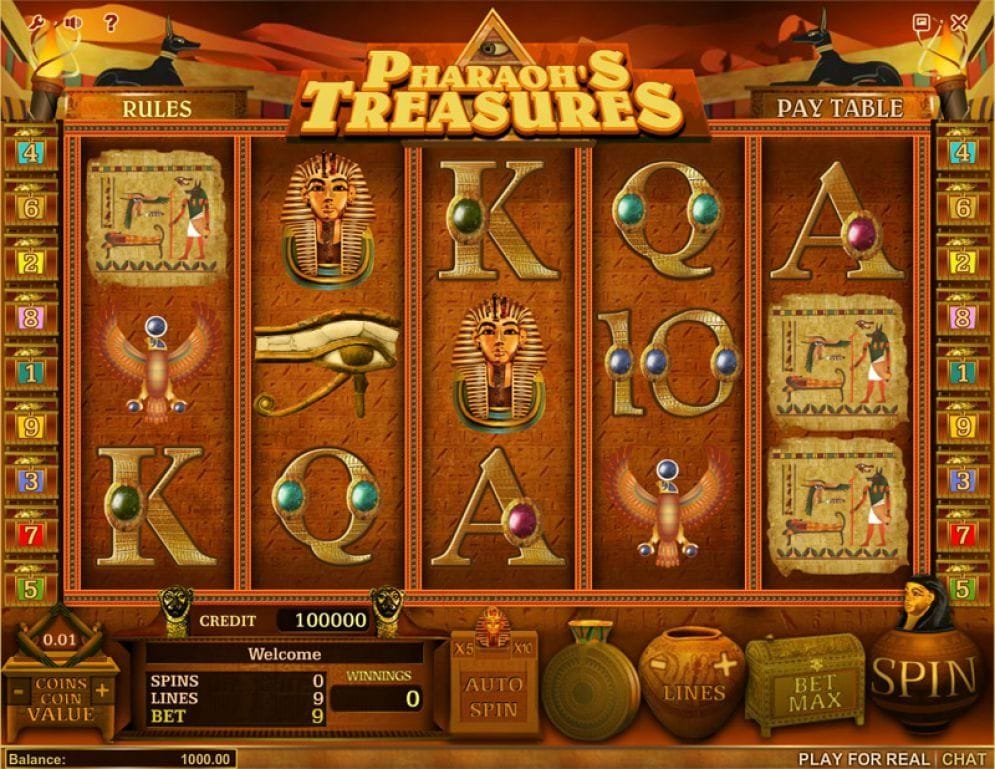Image resolution: width=995 pixels, height=769 pixels.
Task: Open the Rules panel
Action: click(x=157, y=107)
